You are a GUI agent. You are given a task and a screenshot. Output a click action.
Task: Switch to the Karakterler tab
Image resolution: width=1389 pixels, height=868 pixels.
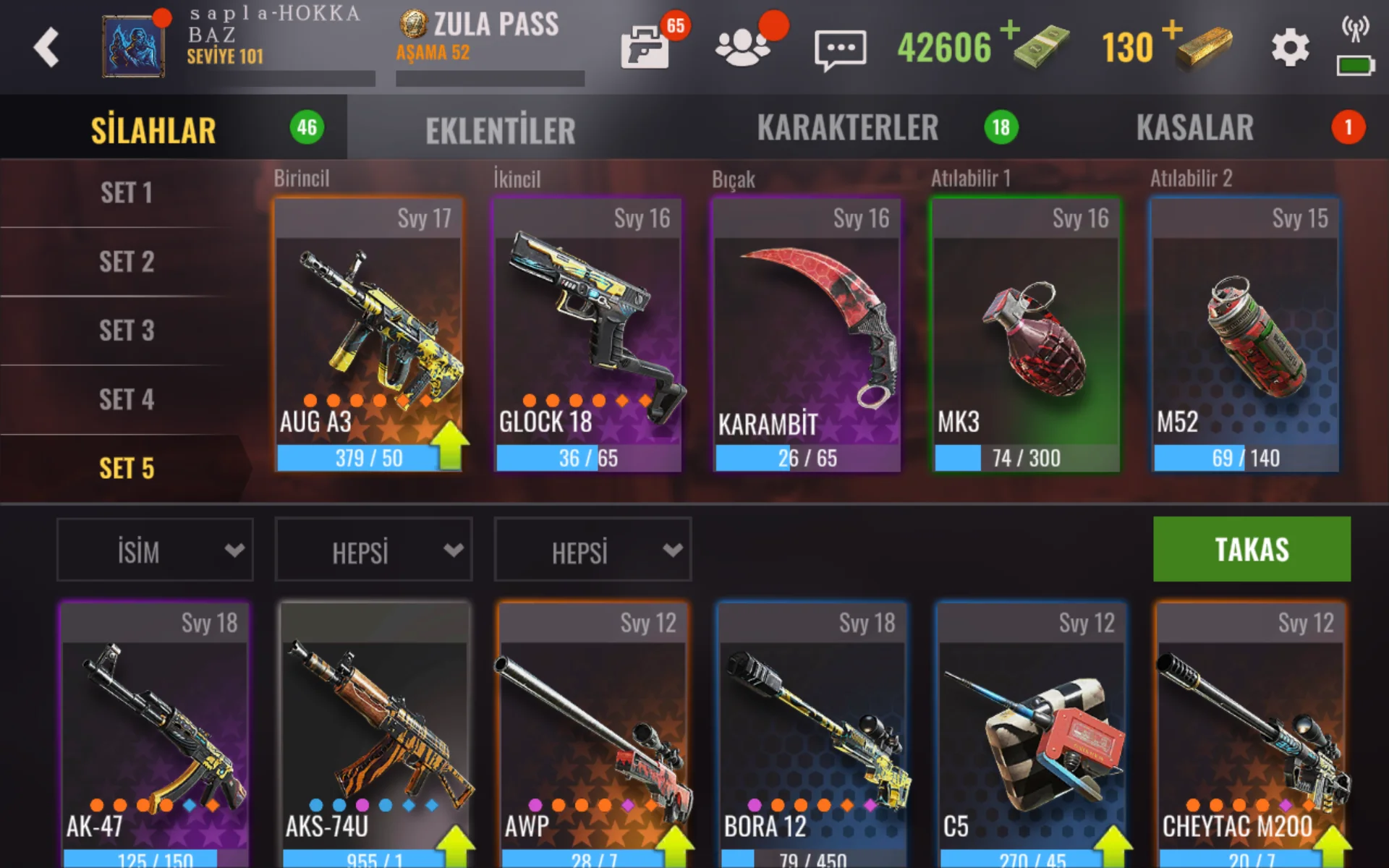tap(847, 128)
